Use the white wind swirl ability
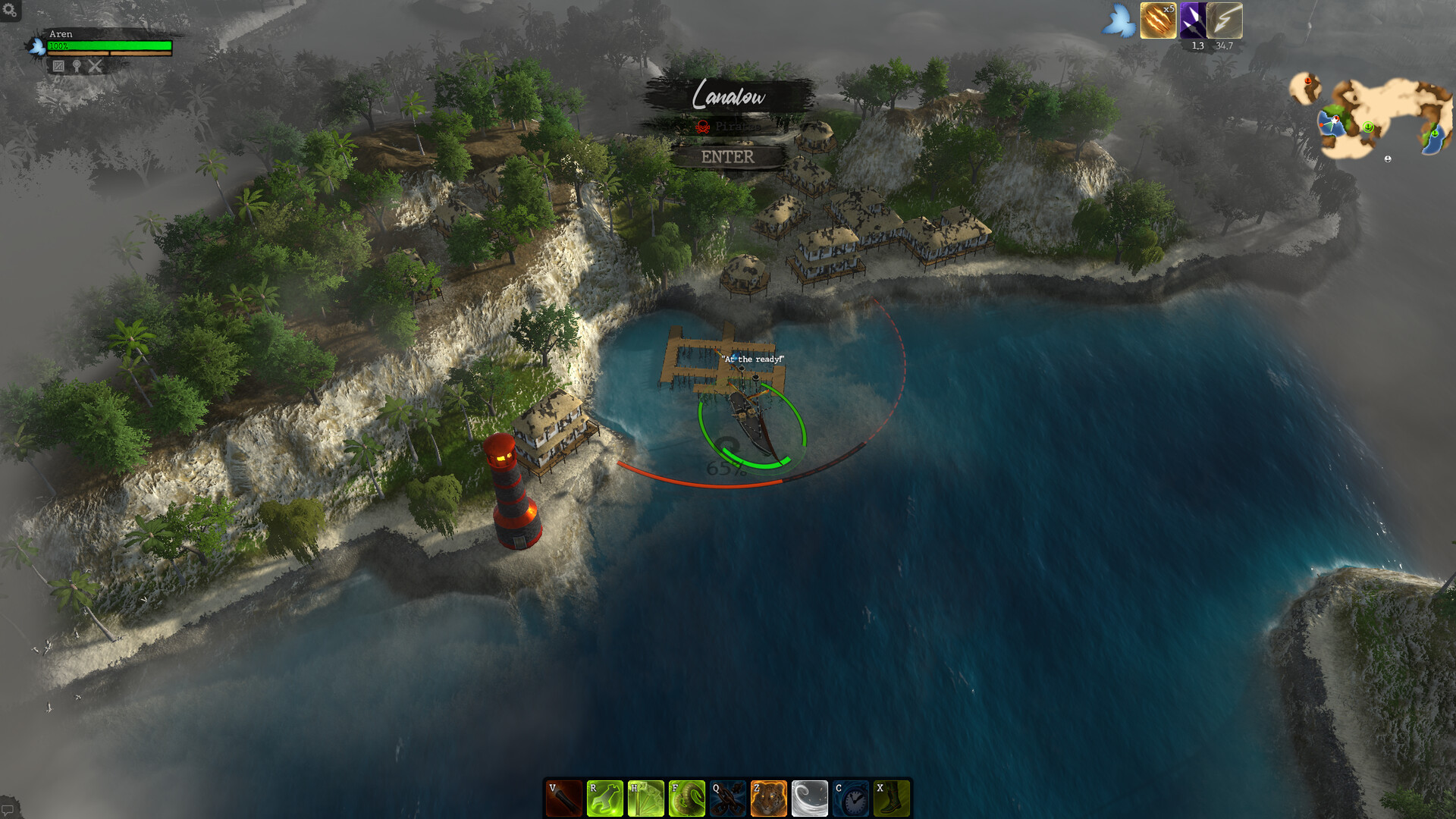This screenshot has width=1456, height=819. (x=810, y=799)
